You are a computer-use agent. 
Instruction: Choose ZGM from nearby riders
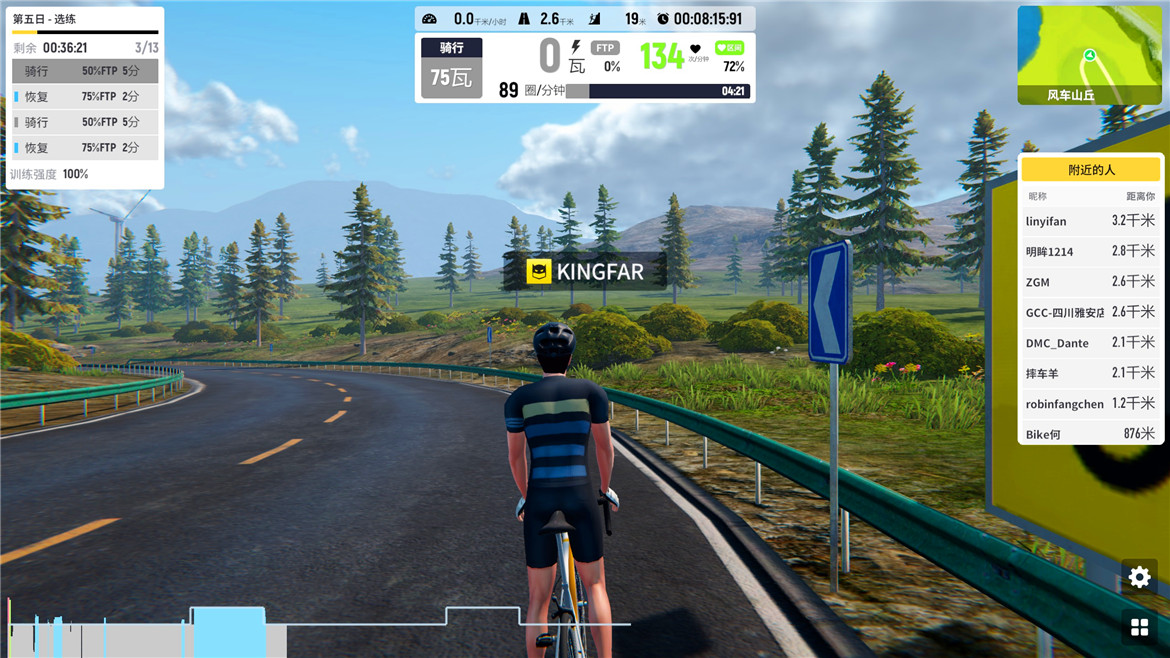[1090, 282]
